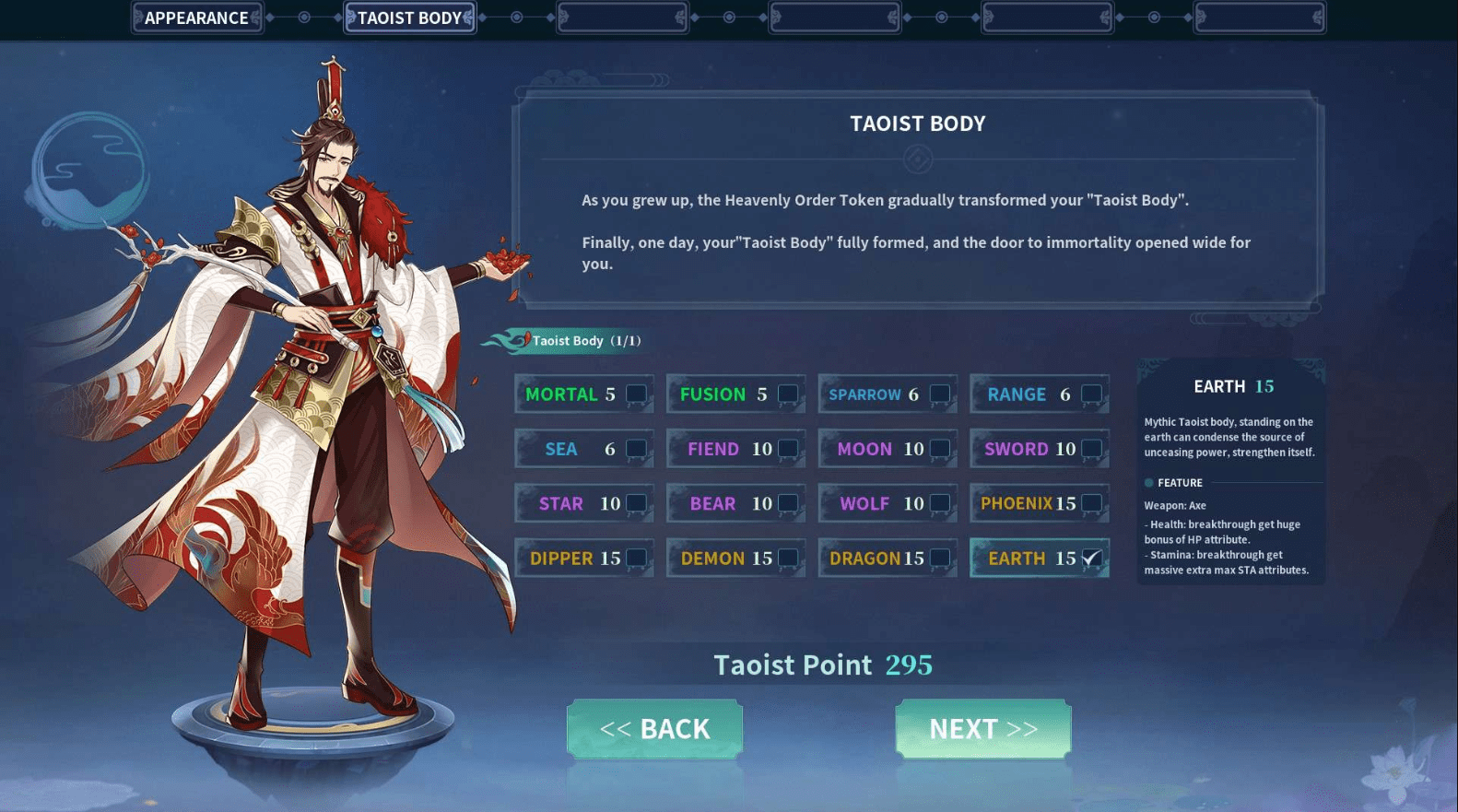Select the Mortal Taoist body option

click(x=636, y=394)
